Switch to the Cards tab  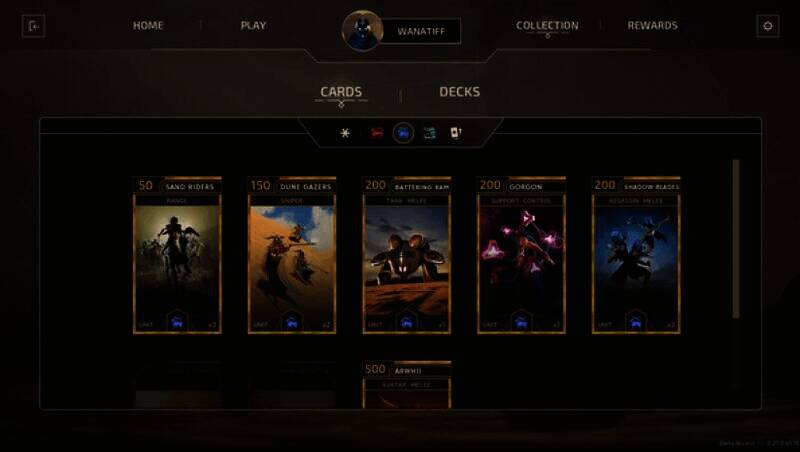point(341,92)
